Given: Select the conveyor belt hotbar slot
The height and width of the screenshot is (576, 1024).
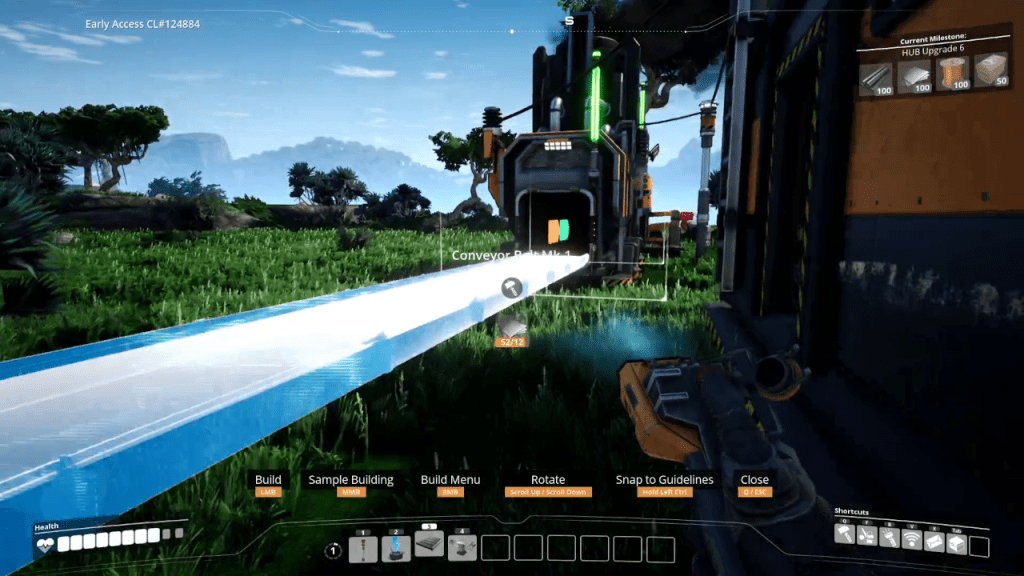Looking at the screenshot, I should (x=429, y=543).
